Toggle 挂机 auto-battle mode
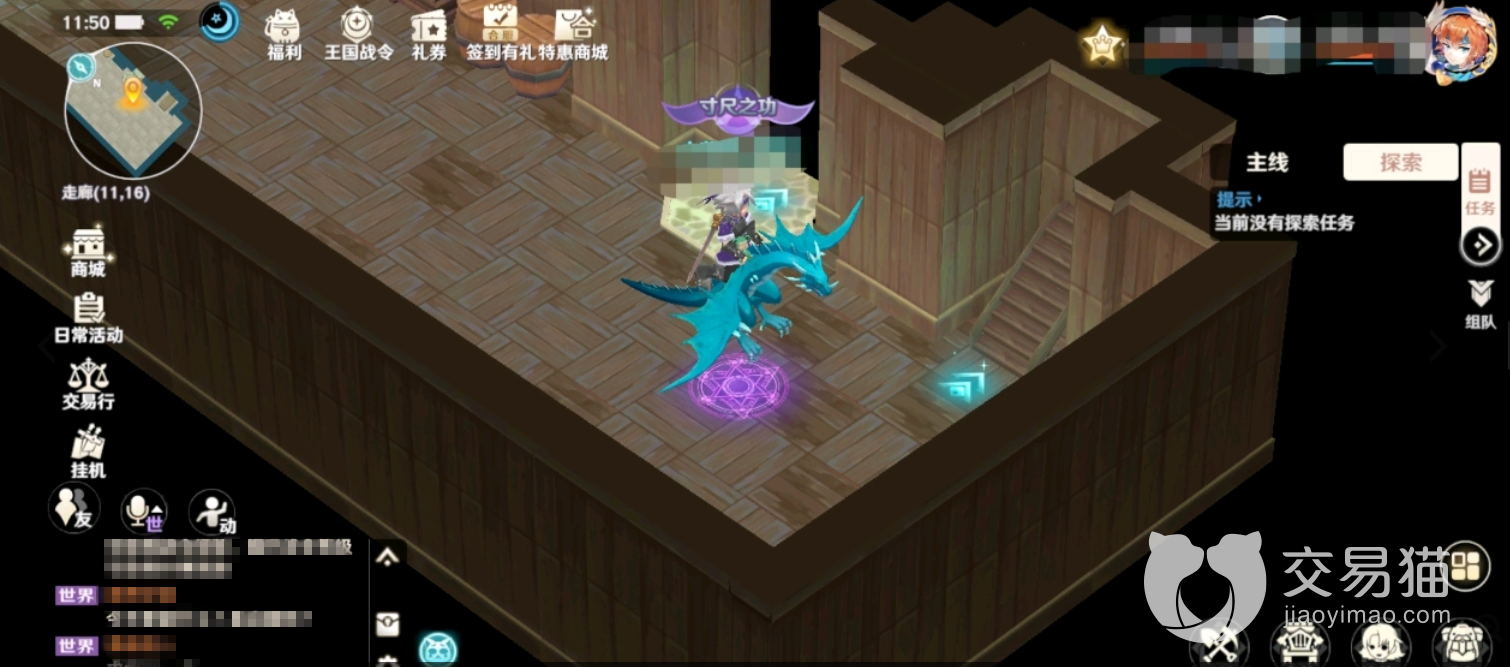Image resolution: width=1510 pixels, height=667 pixels. [88, 451]
